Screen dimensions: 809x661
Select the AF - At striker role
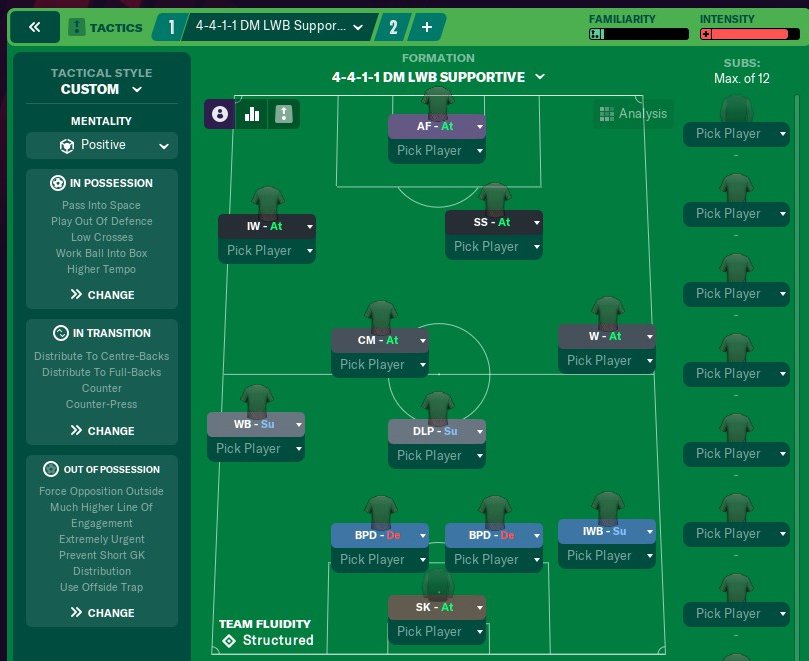(436, 127)
